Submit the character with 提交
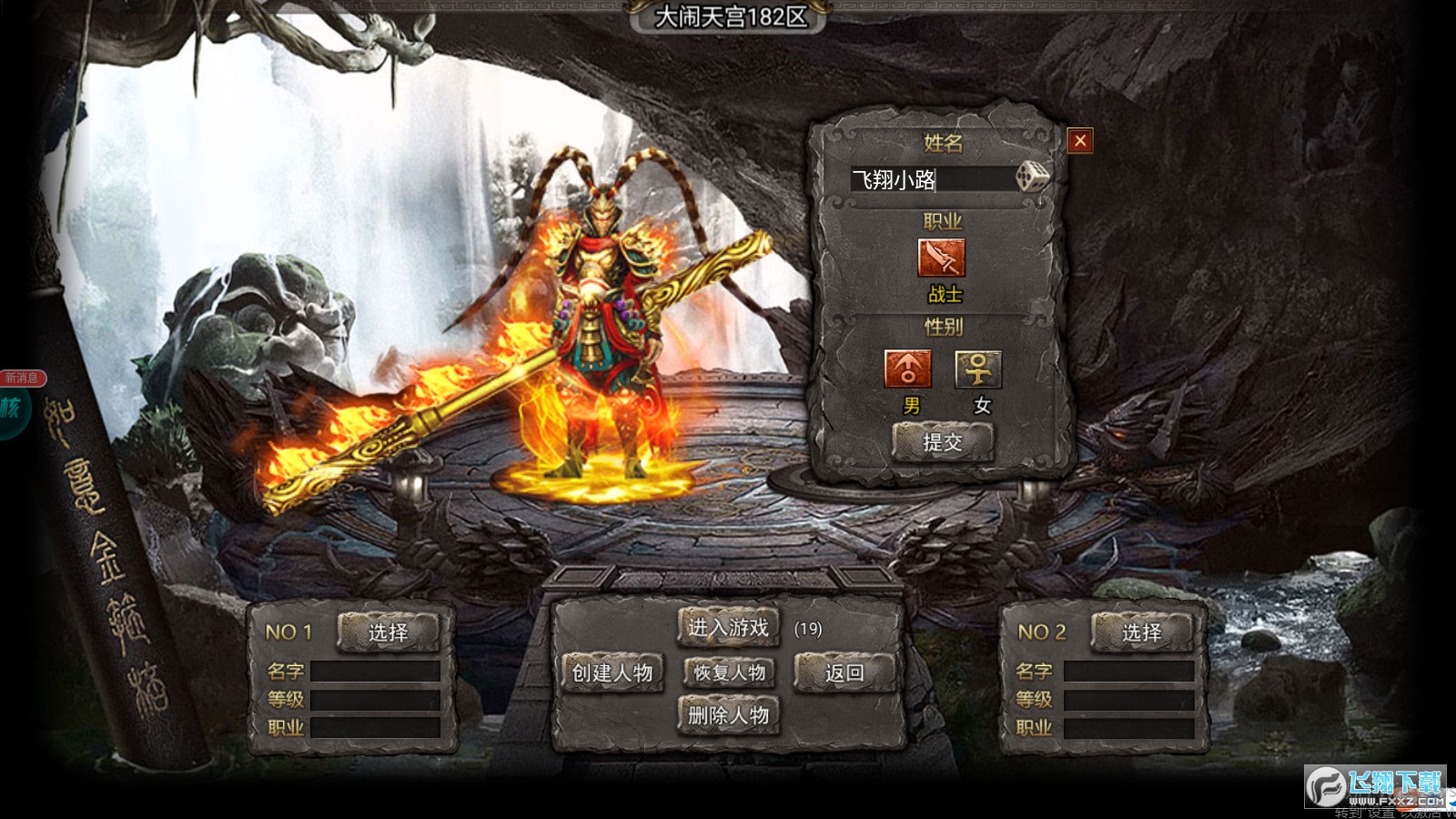 click(x=943, y=442)
